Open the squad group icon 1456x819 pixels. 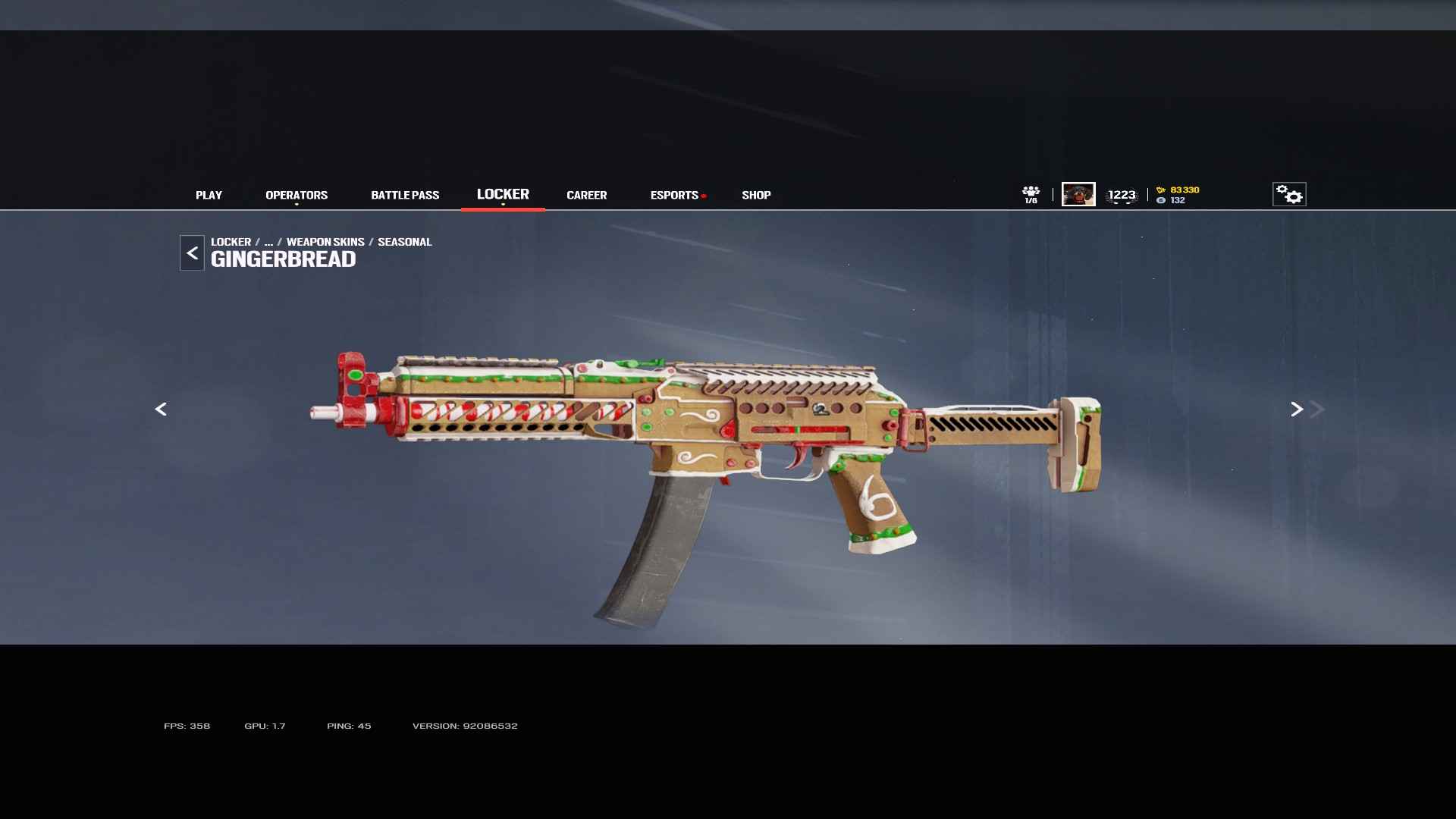pyautogui.click(x=1031, y=194)
